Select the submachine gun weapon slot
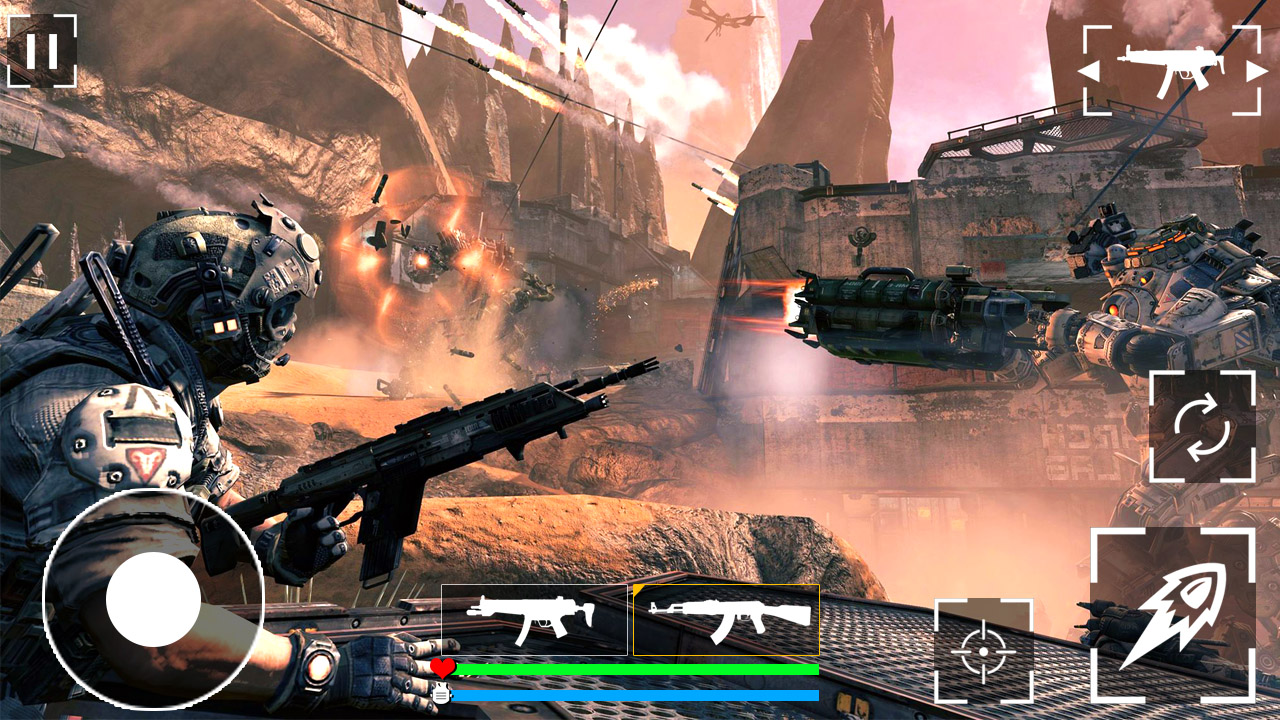The image size is (1280, 720). pyautogui.click(x=534, y=620)
